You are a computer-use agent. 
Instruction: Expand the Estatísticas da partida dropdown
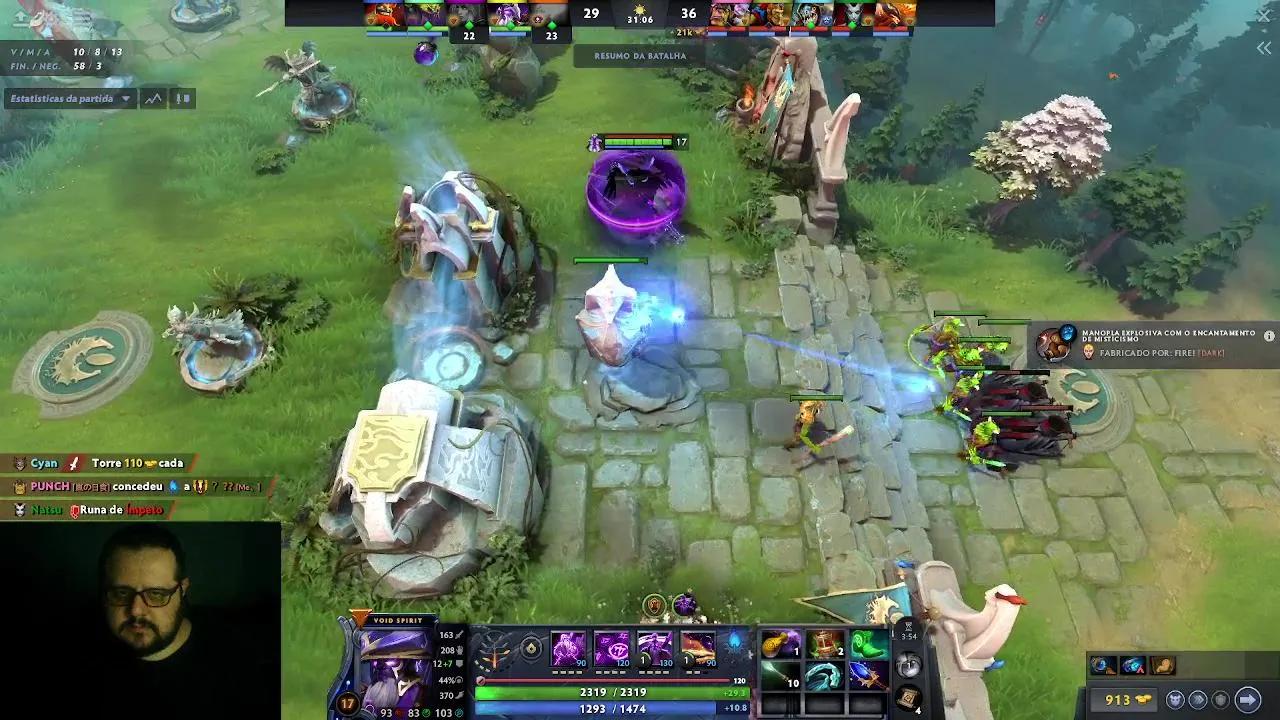click(x=126, y=99)
